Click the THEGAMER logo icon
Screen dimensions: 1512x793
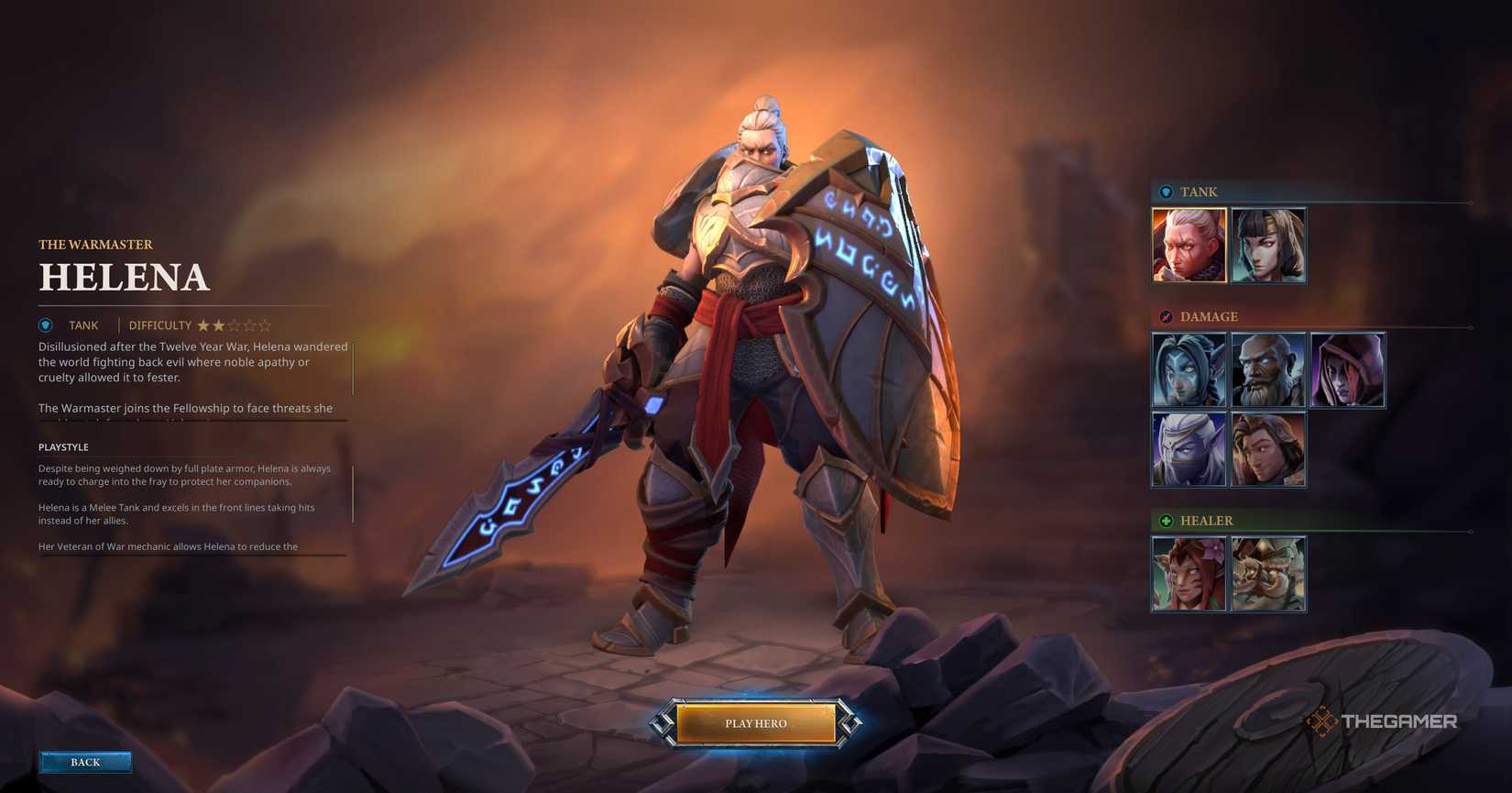pos(1323,721)
